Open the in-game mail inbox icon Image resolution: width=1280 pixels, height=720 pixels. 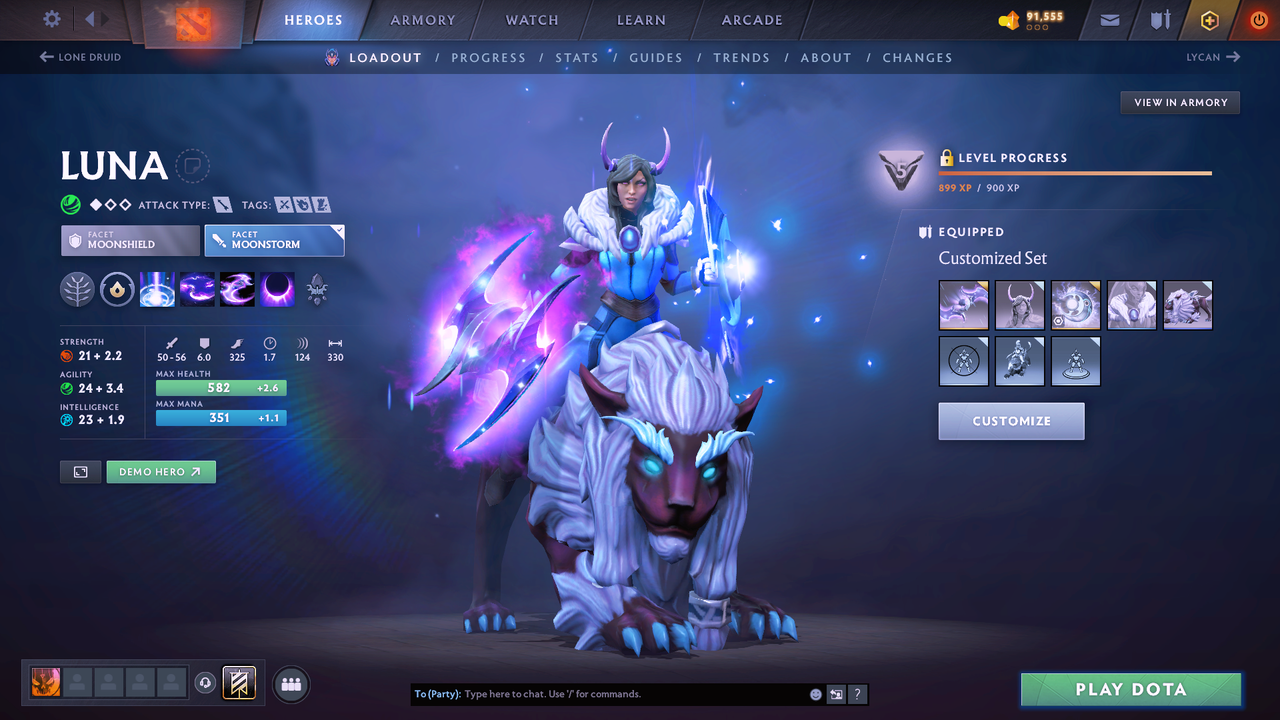tap(1108, 19)
